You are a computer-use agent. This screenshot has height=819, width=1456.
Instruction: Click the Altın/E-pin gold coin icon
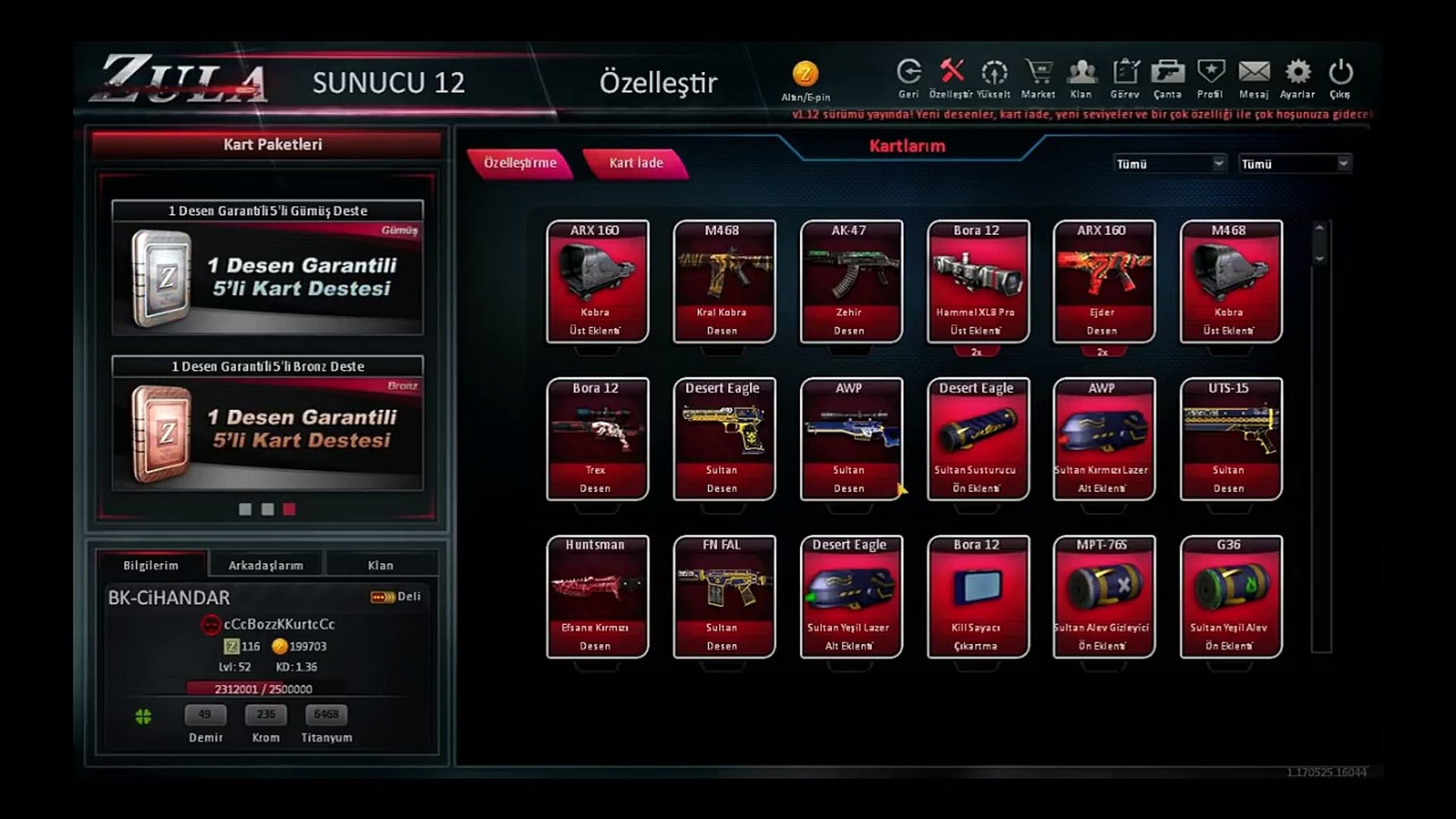(x=805, y=75)
